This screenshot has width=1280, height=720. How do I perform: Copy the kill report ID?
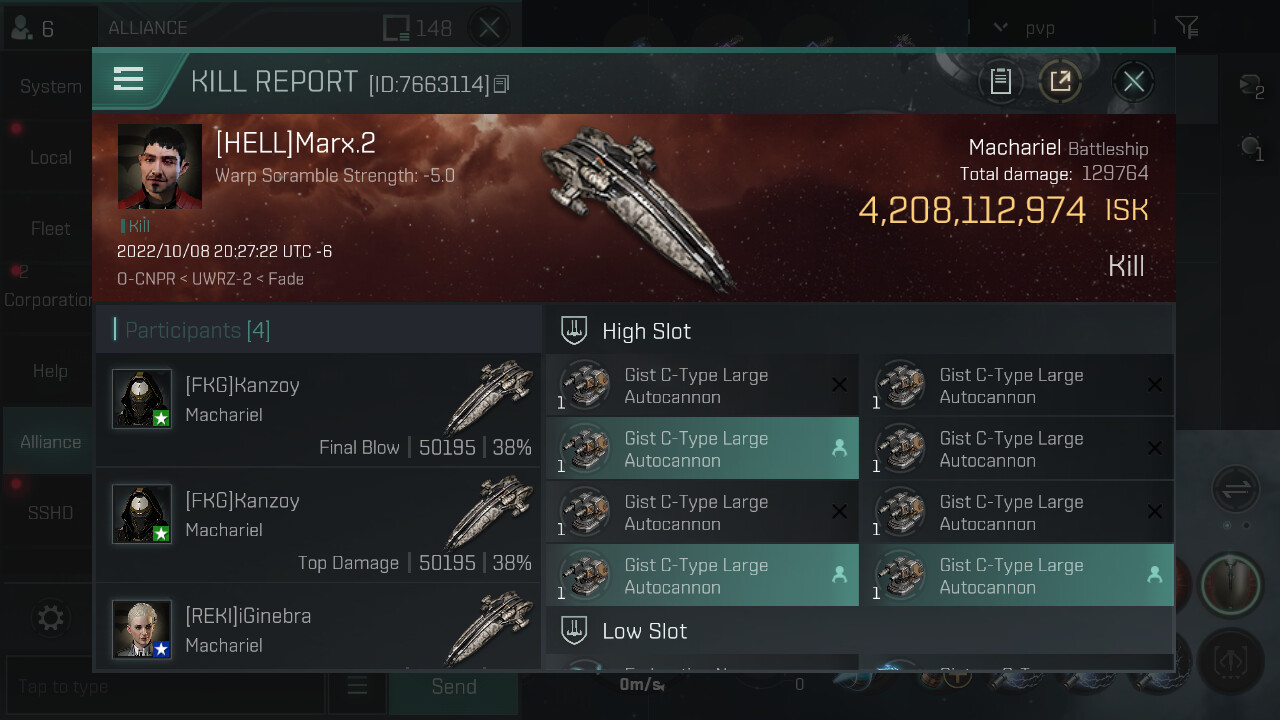502,85
